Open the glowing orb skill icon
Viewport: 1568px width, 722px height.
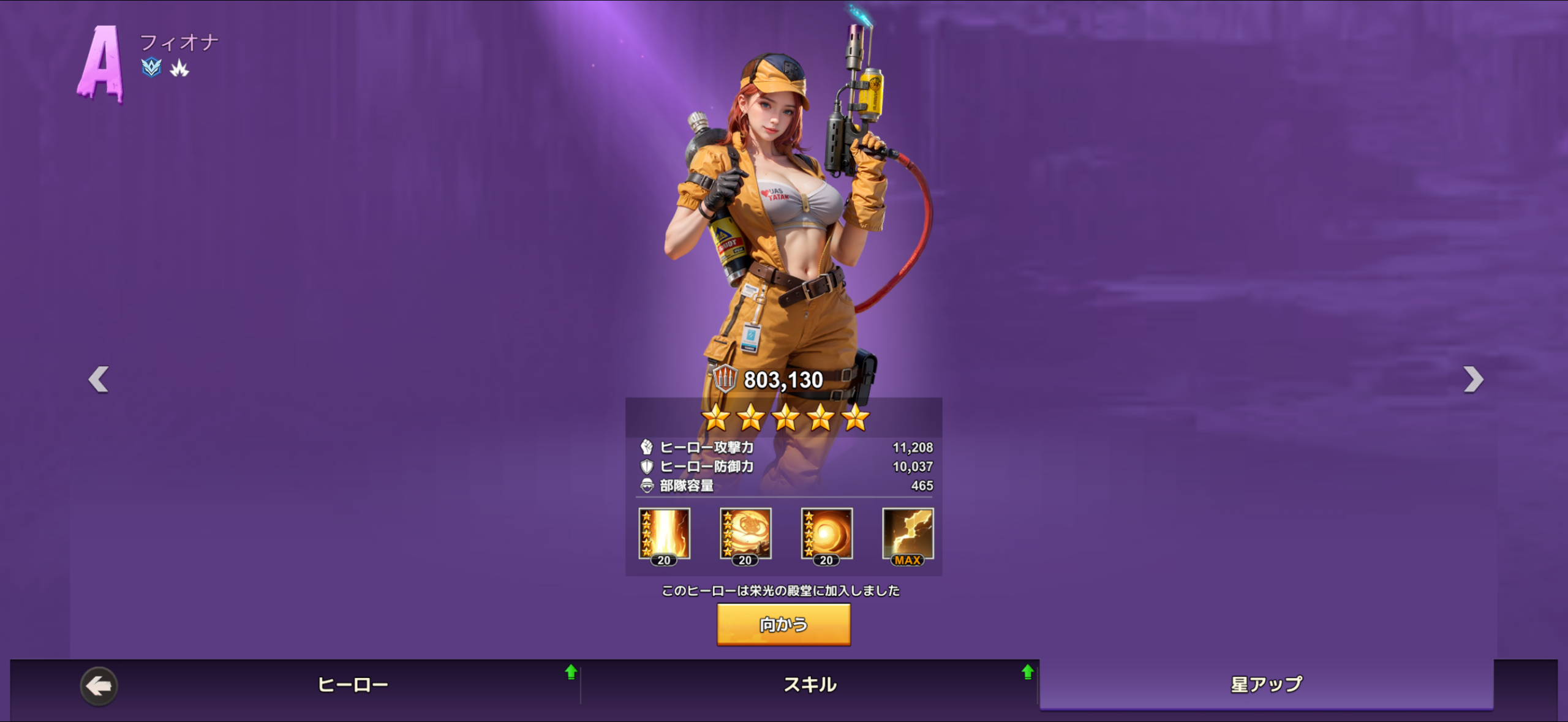(x=827, y=534)
